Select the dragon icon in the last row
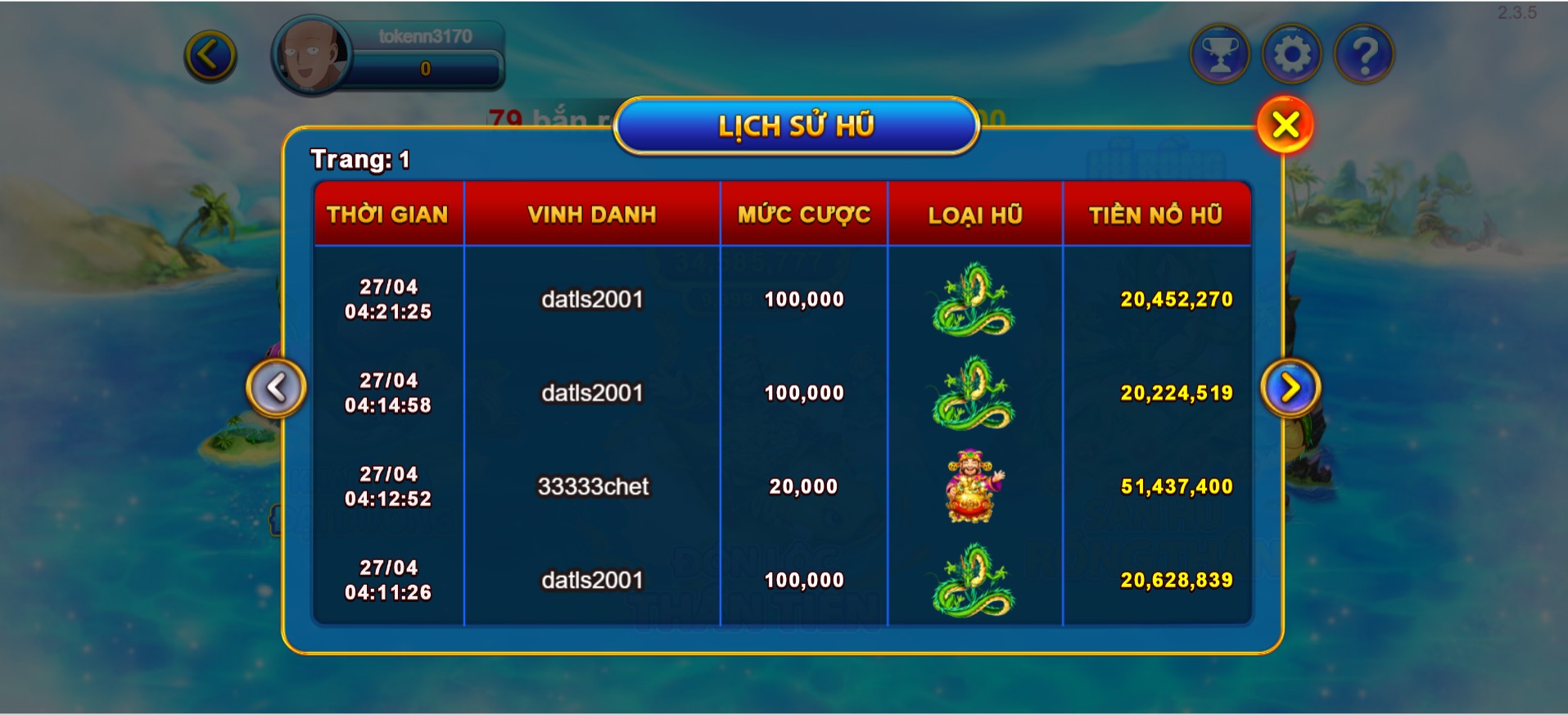 [974, 579]
